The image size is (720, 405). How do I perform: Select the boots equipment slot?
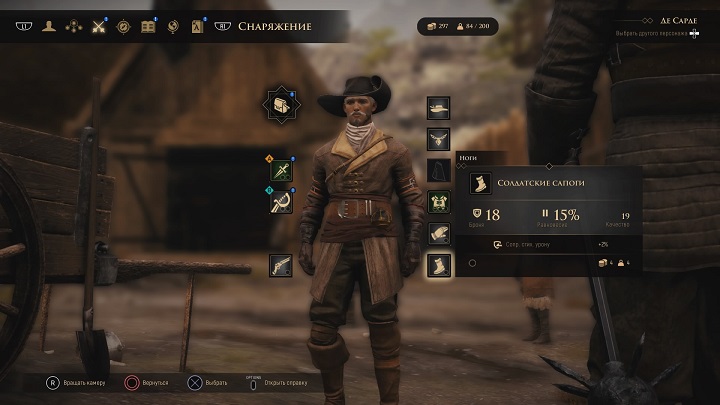[438, 265]
